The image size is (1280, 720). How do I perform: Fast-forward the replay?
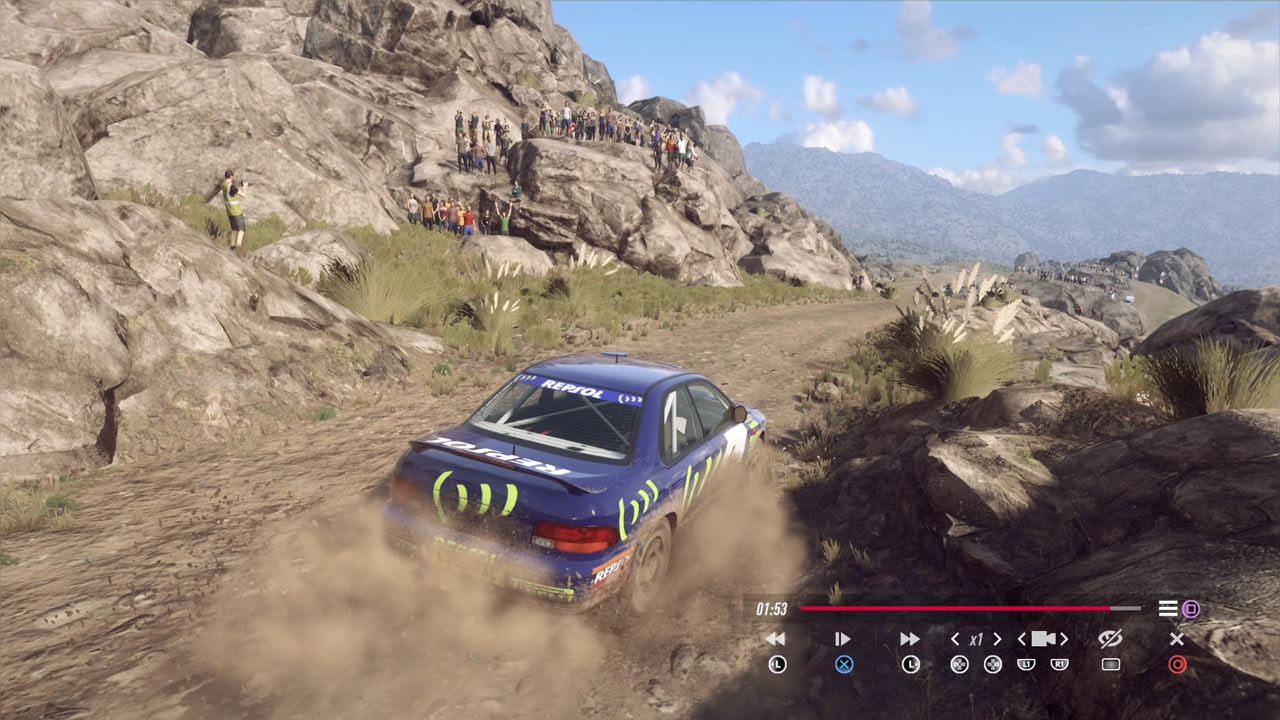click(909, 639)
